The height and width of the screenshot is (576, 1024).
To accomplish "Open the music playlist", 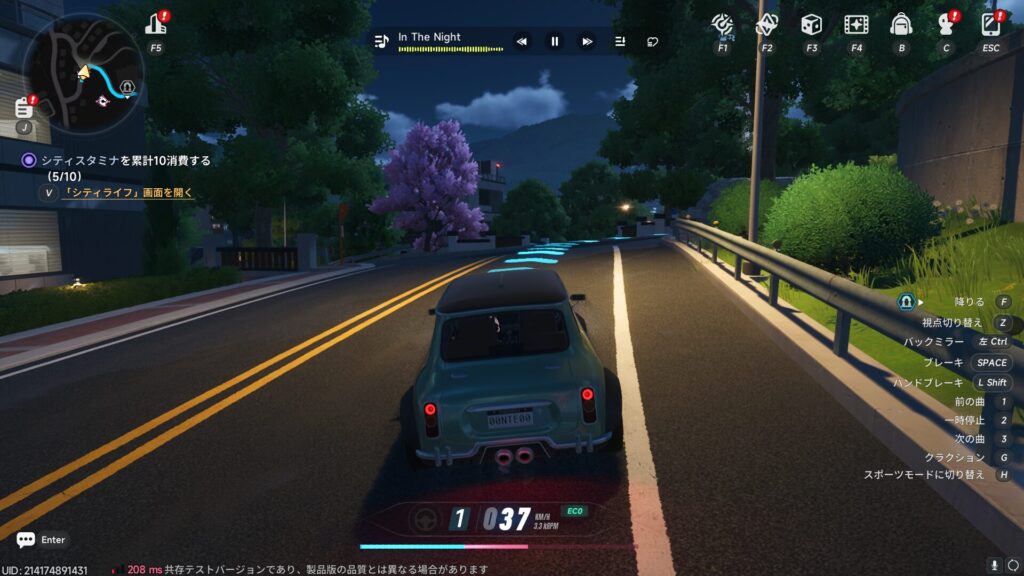I will 620,41.
